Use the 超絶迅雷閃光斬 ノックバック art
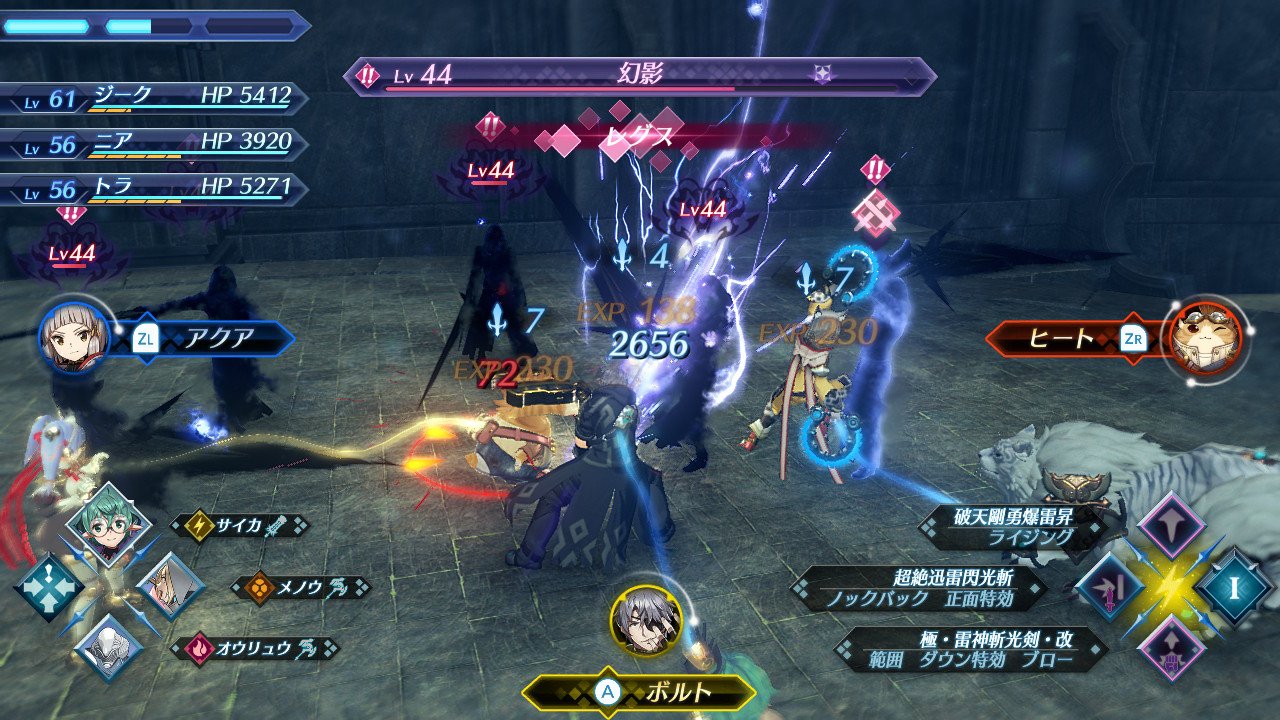This screenshot has width=1280, height=720. [920, 589]
